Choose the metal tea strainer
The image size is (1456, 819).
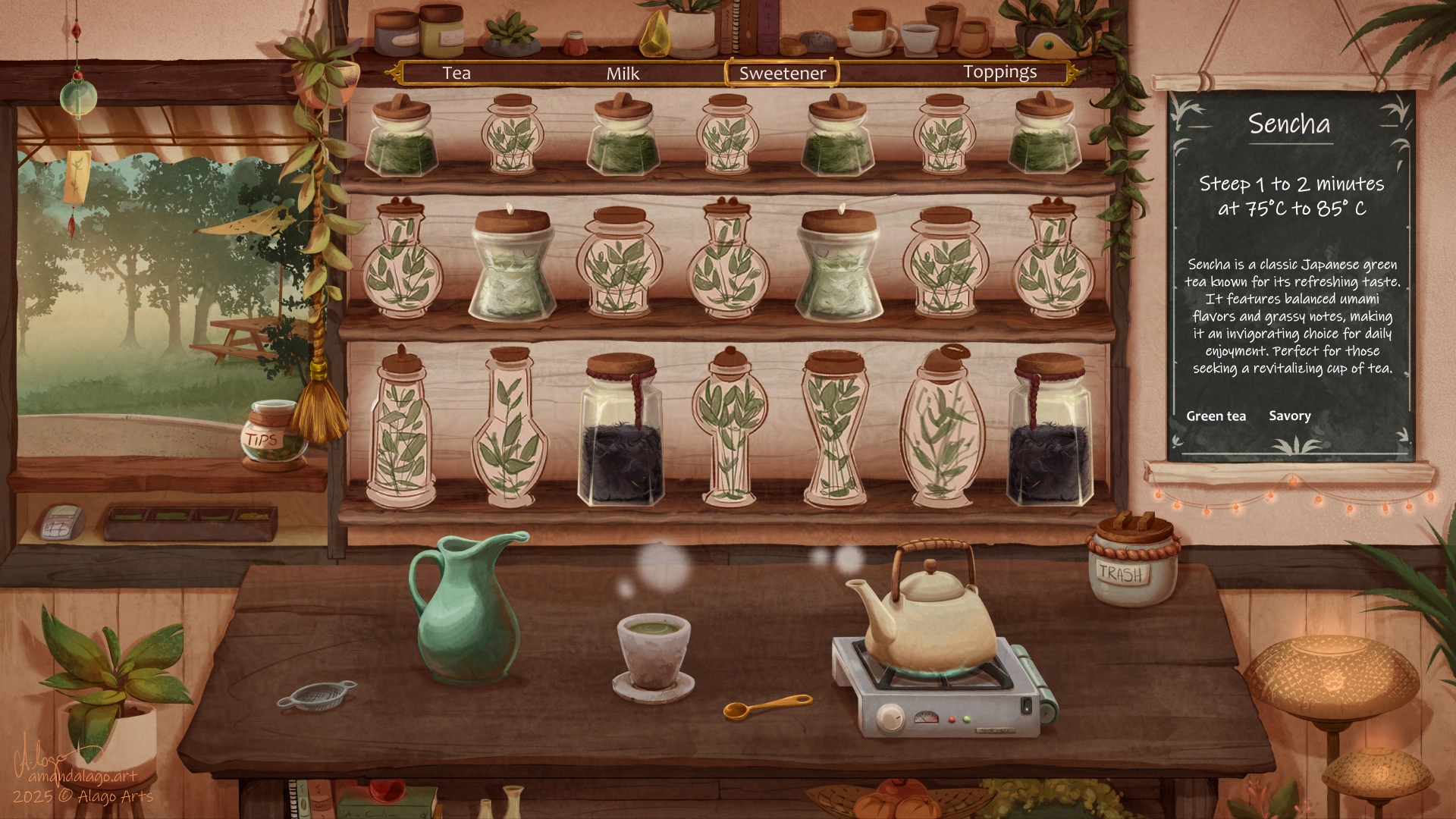[x=316, y=694]
